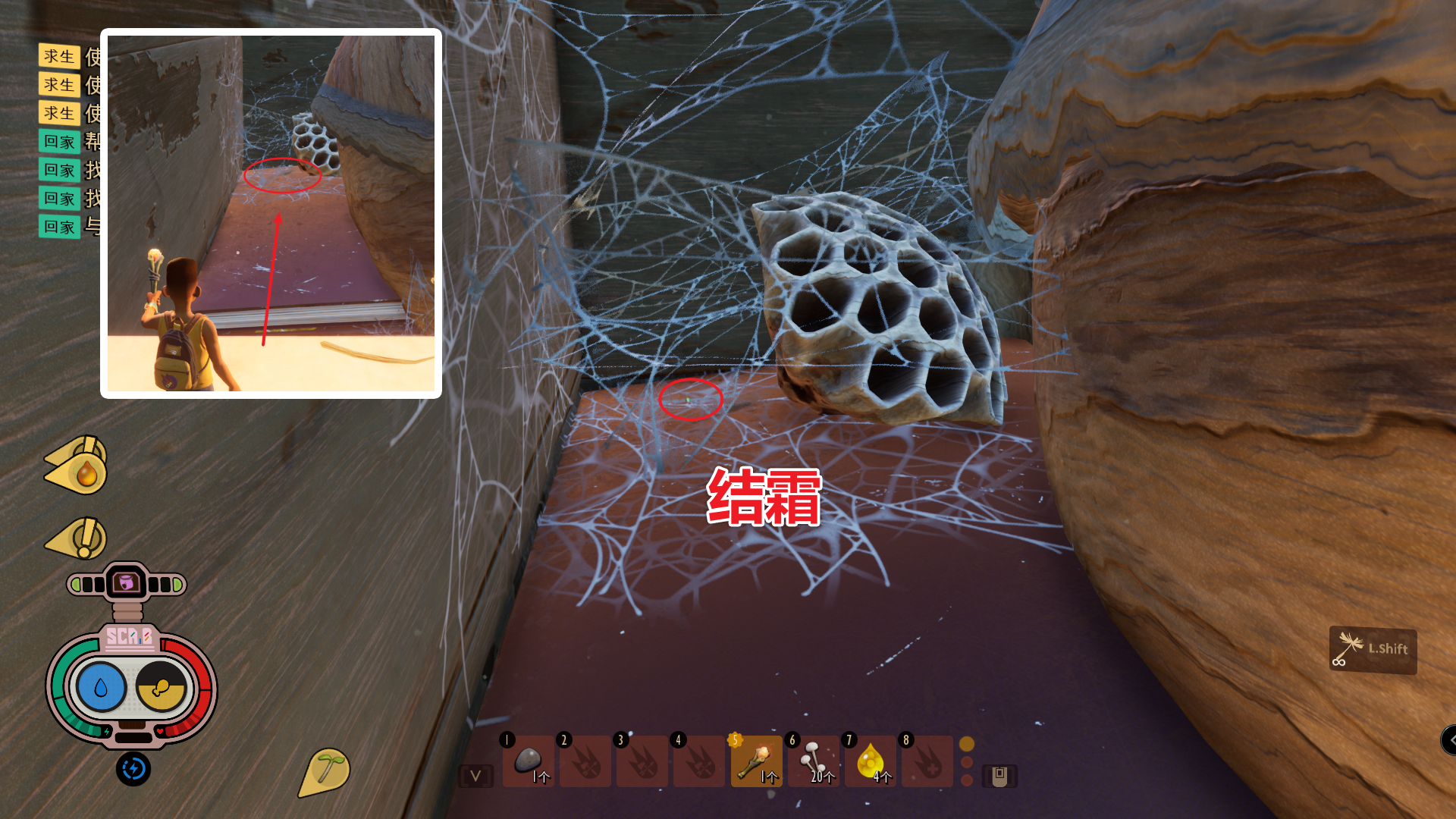Expand the first 求生 quest entry
Screen dimensions: 1456x819
tap(60, 57)
